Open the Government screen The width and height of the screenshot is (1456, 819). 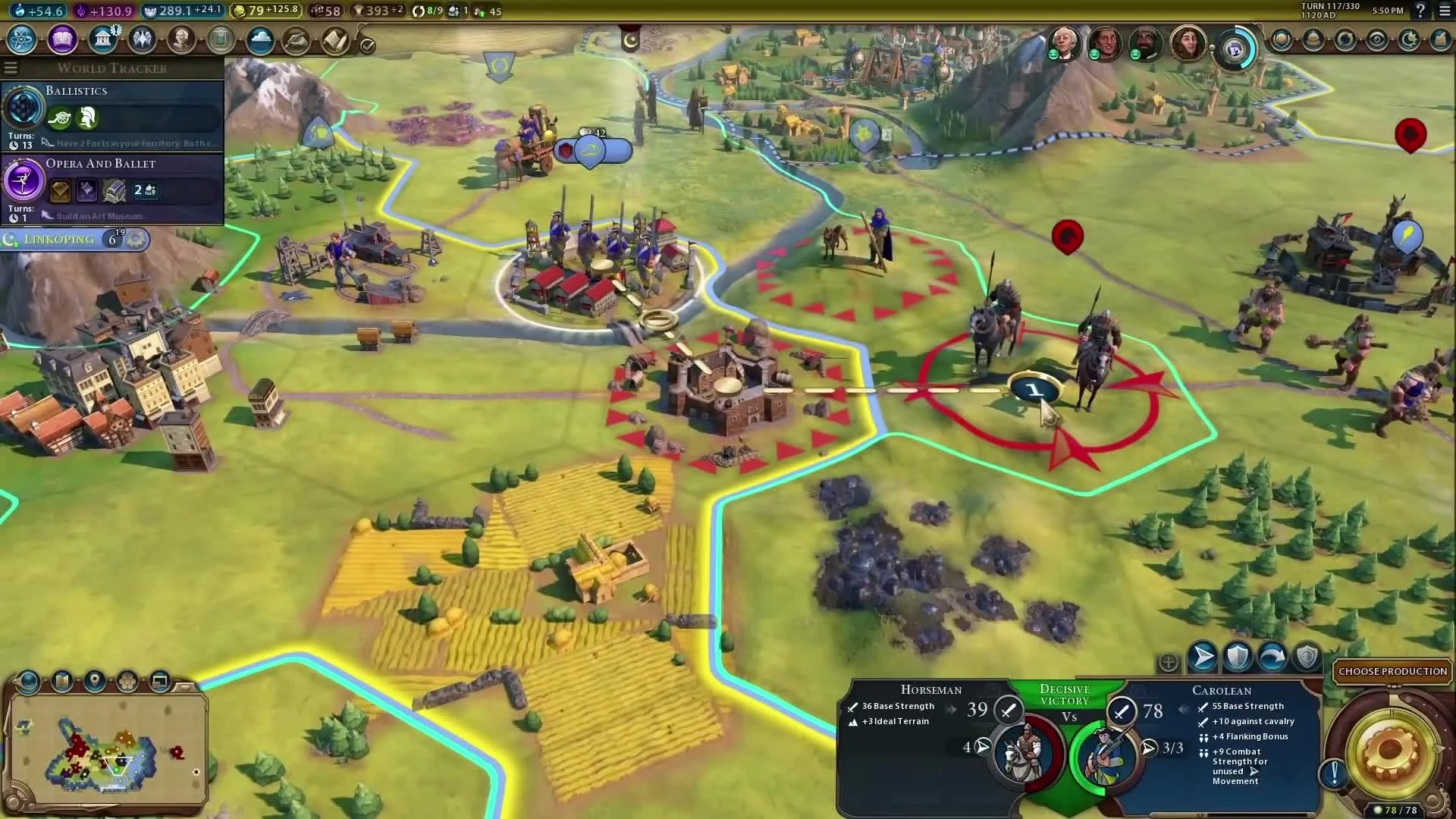(104, 39)
